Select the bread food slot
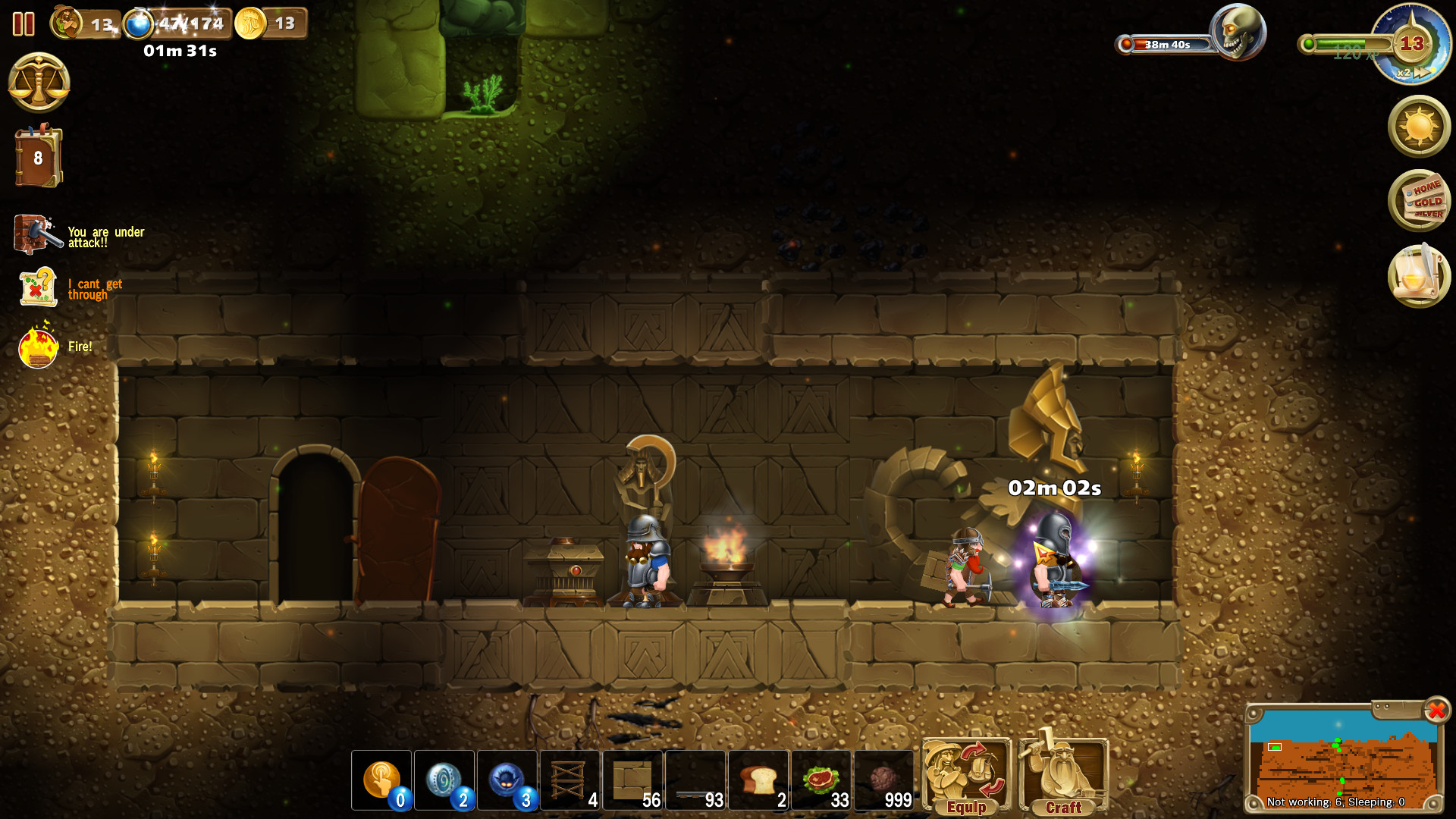Viewport: 1456px width, 819px height. pyautogui.click(x=759, y=780)
